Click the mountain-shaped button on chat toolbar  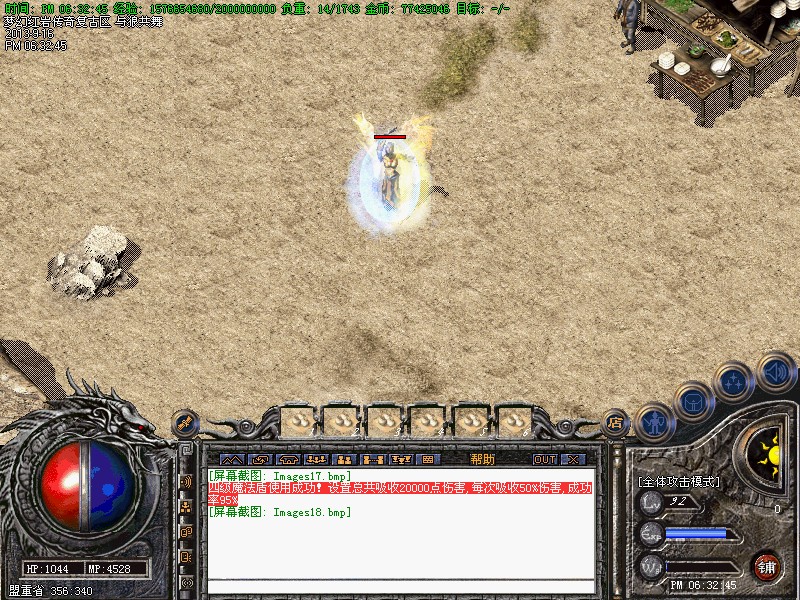point(231,459)
